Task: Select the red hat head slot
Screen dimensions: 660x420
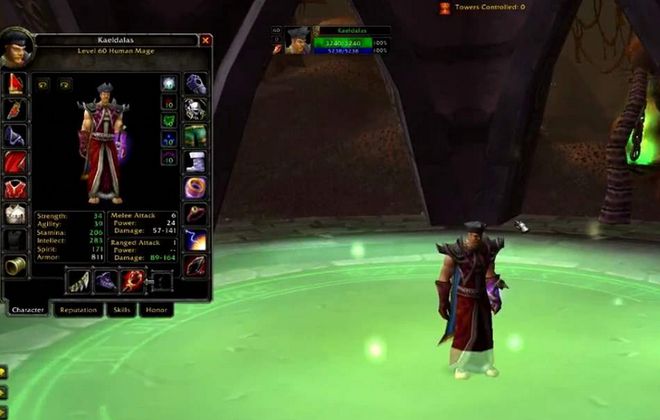Action: 15,83
